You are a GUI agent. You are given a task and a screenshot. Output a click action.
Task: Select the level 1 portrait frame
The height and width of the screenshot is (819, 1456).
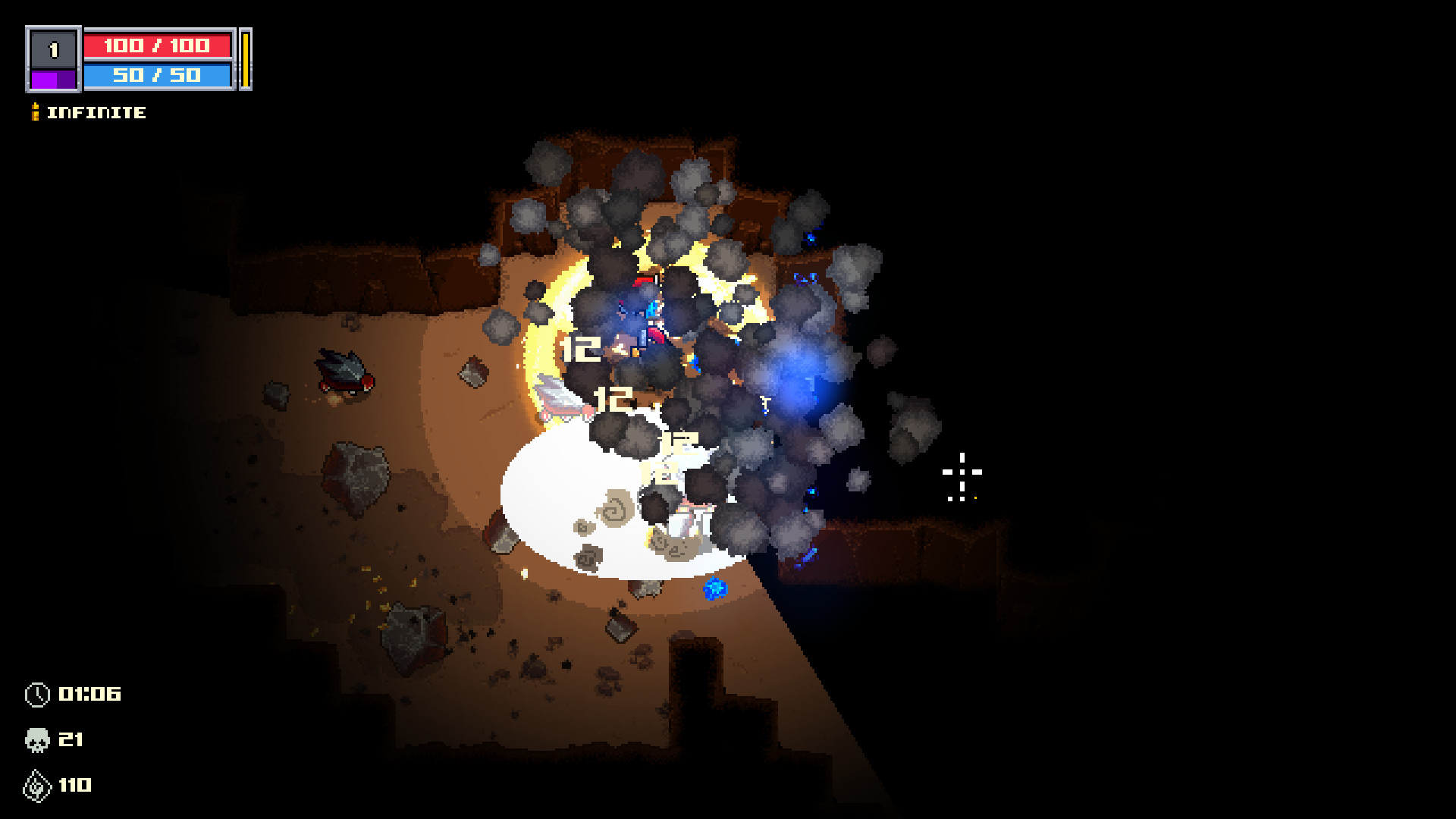click(52, 50)
